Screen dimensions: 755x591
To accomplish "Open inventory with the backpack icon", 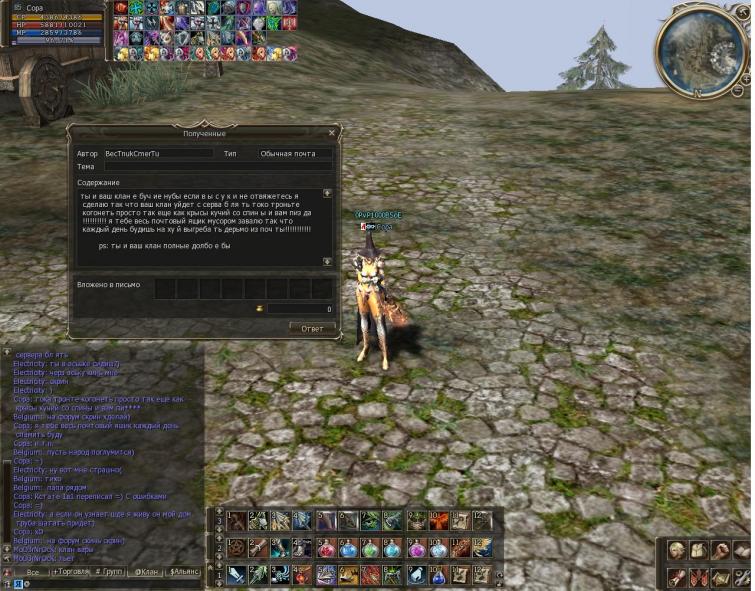I will click(699, 550).
